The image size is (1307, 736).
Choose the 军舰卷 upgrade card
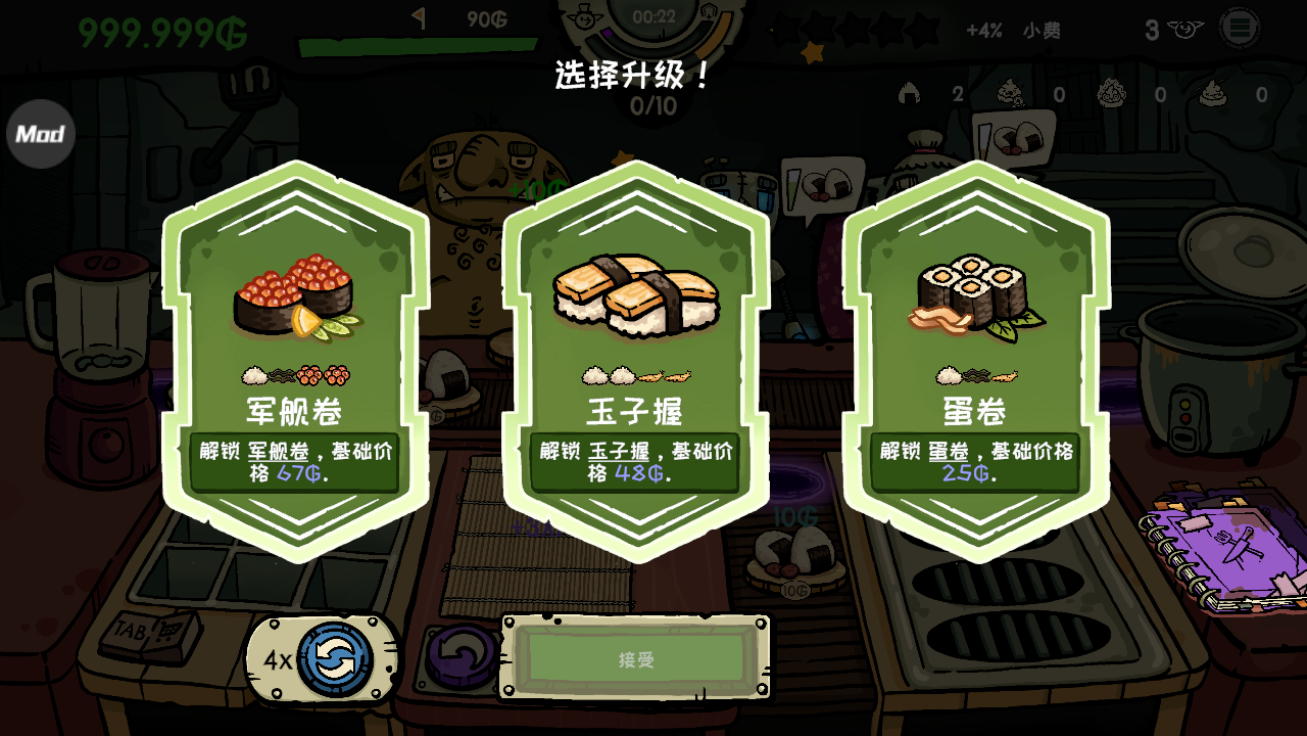point(295,360)
